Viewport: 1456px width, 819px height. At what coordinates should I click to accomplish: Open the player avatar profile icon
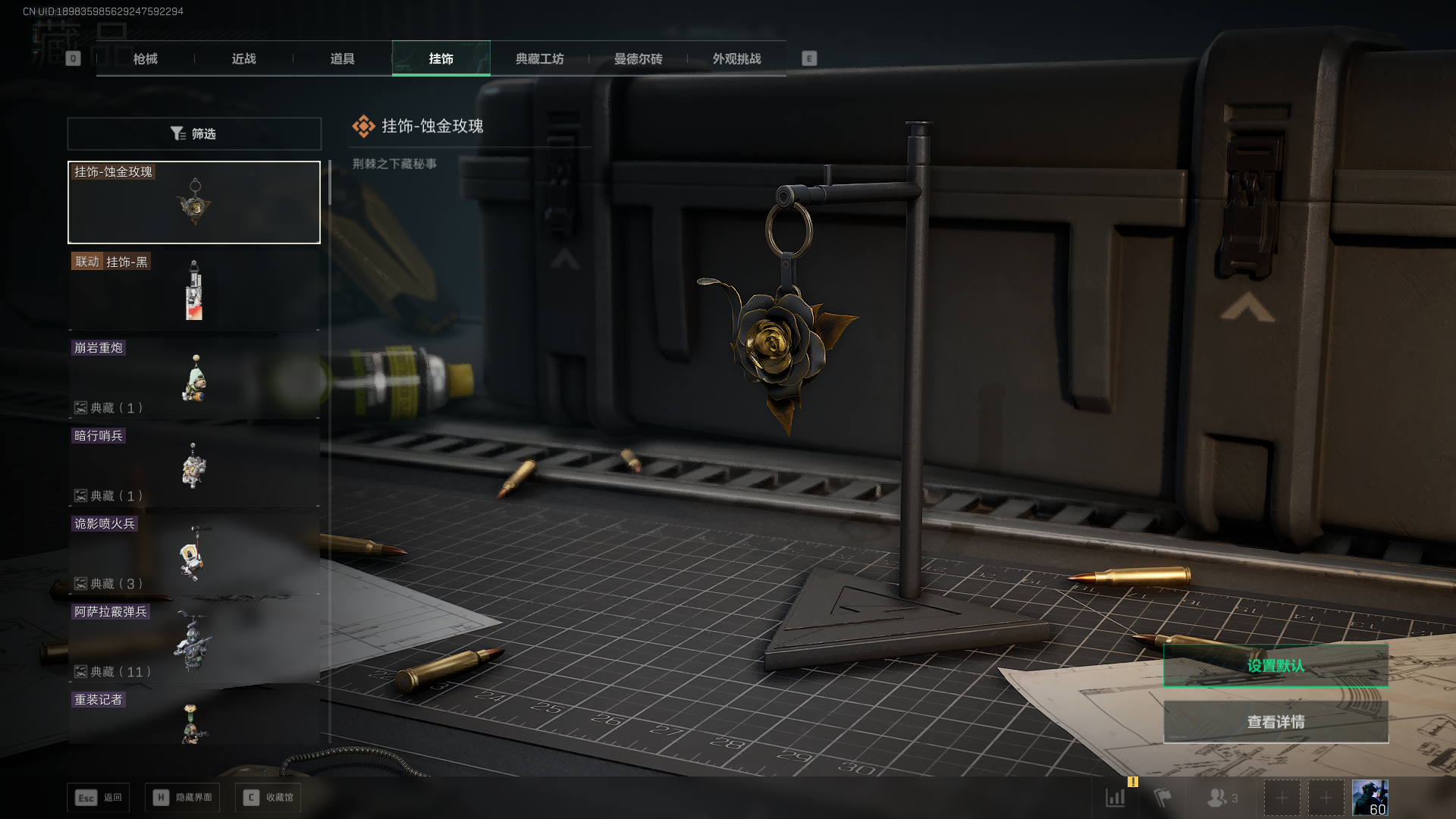pyautogui.click(x=1370, y=798)
